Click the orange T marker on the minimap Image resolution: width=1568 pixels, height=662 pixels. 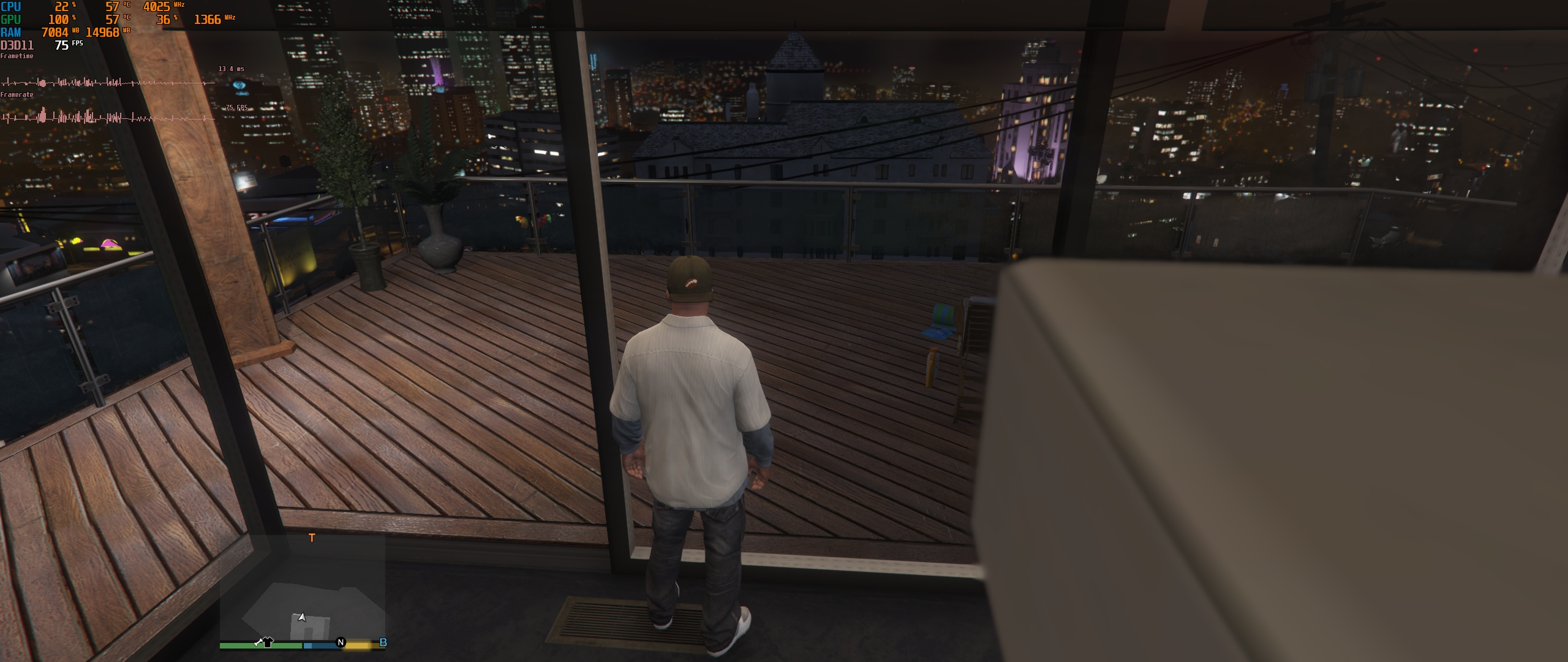pos(312,539)
